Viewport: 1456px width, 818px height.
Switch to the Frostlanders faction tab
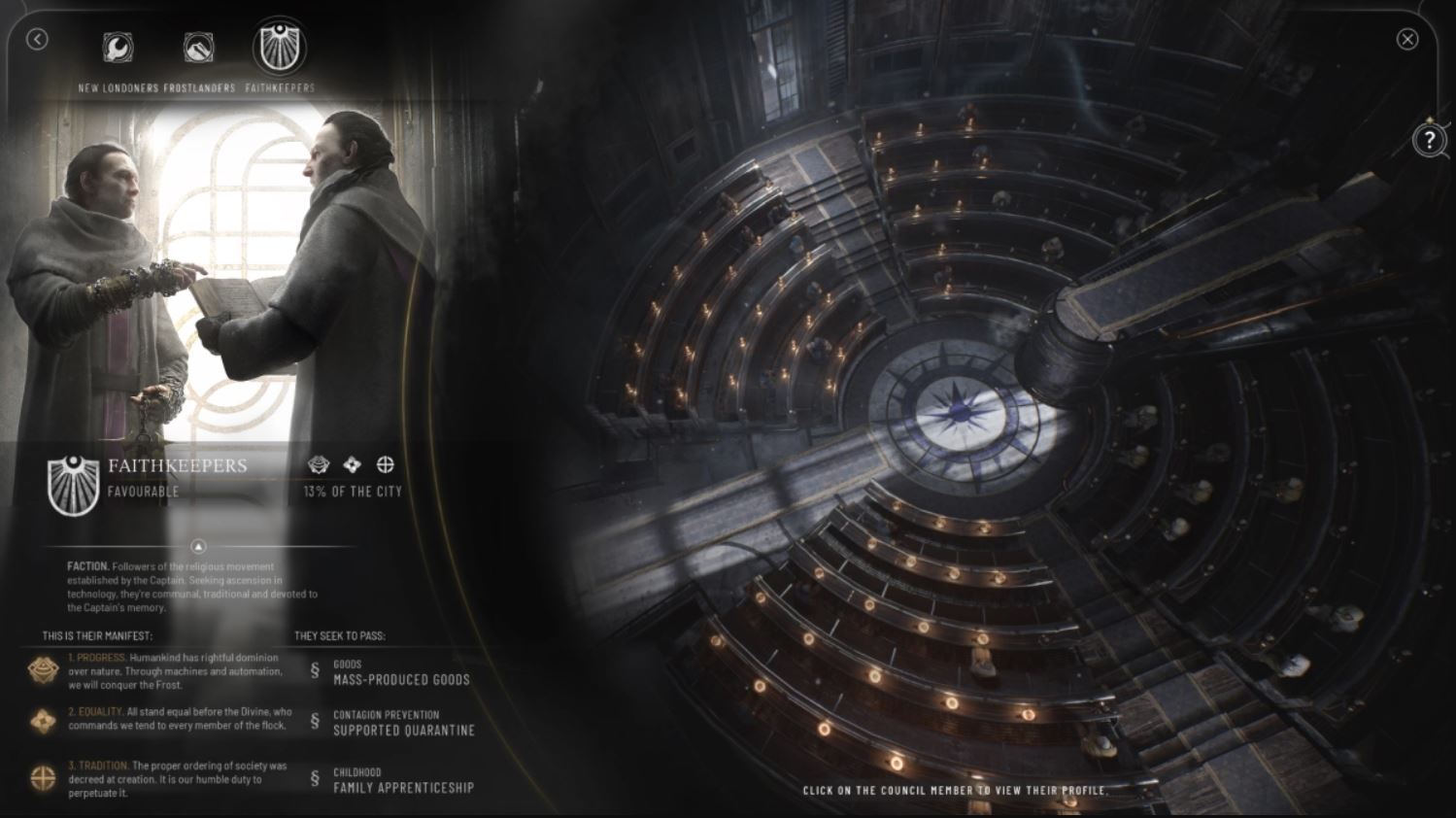click(x=199, y=49)
